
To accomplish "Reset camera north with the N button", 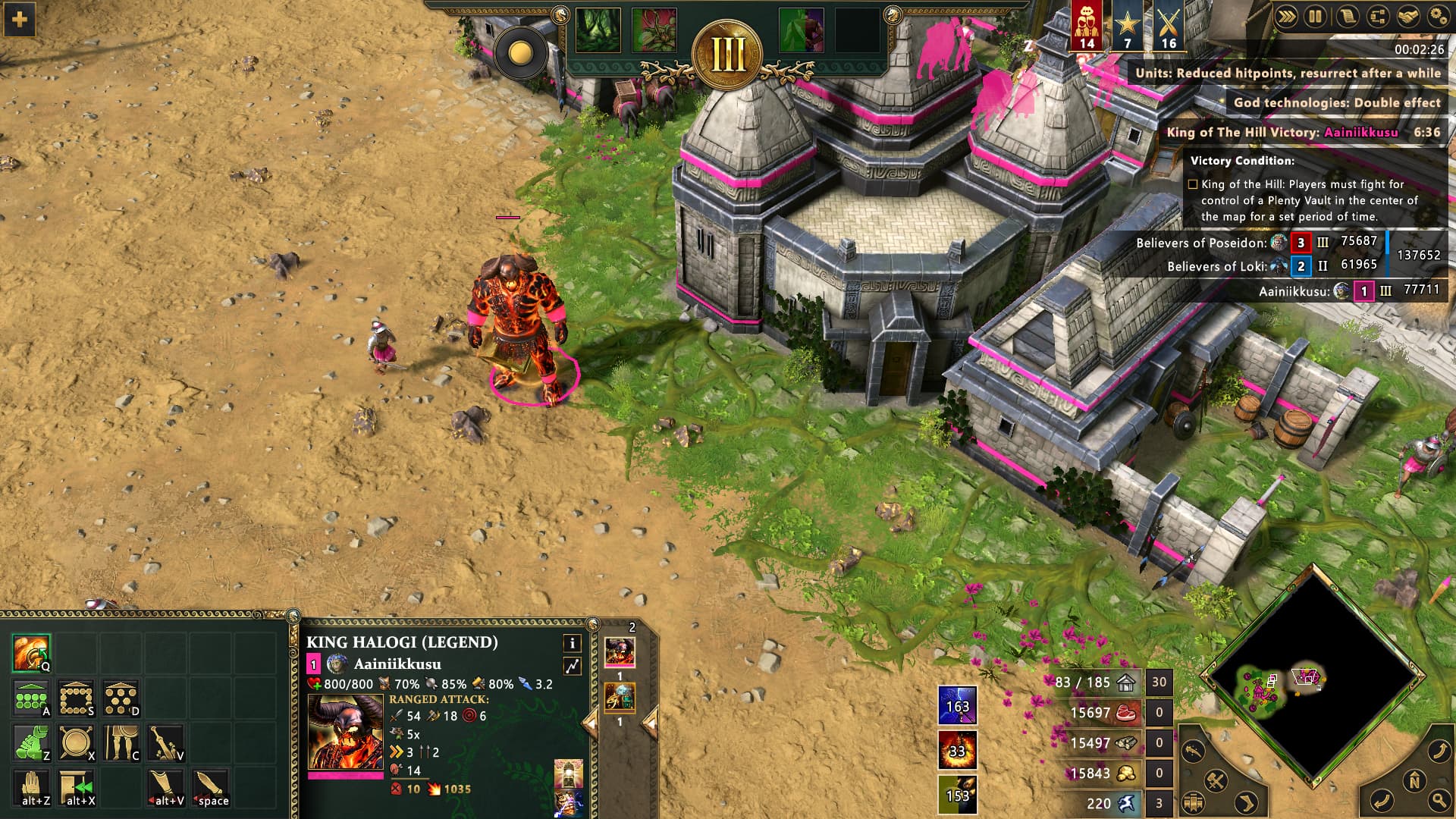I will tap(1414, 781).
